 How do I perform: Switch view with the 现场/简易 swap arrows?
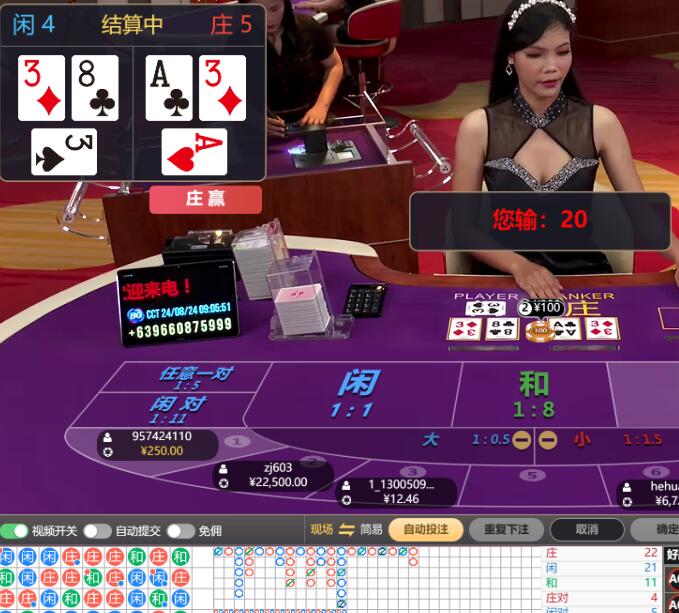pyautogui.click(x=347, y=530)
